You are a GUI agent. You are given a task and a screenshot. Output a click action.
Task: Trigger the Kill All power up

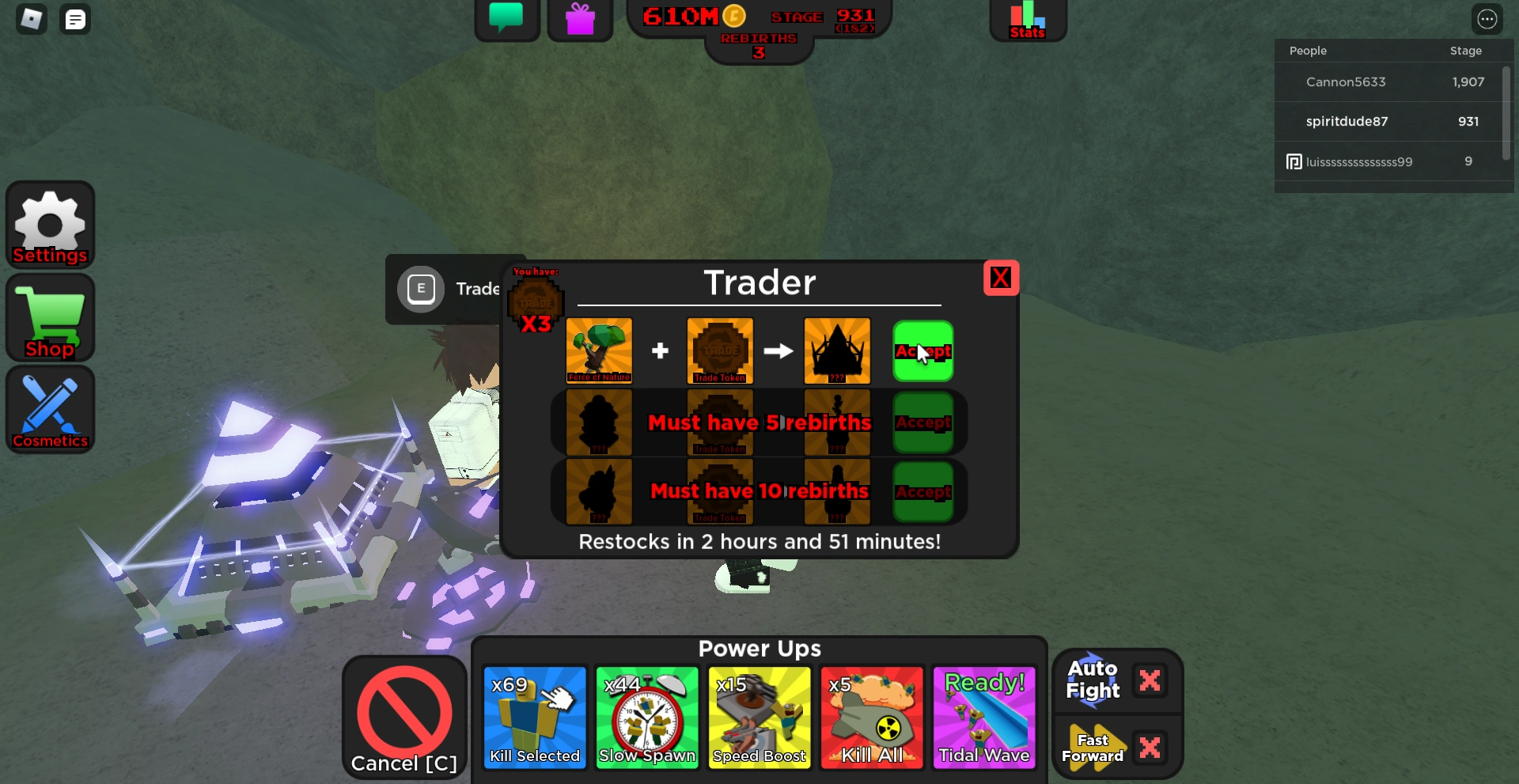coord(871,716)
